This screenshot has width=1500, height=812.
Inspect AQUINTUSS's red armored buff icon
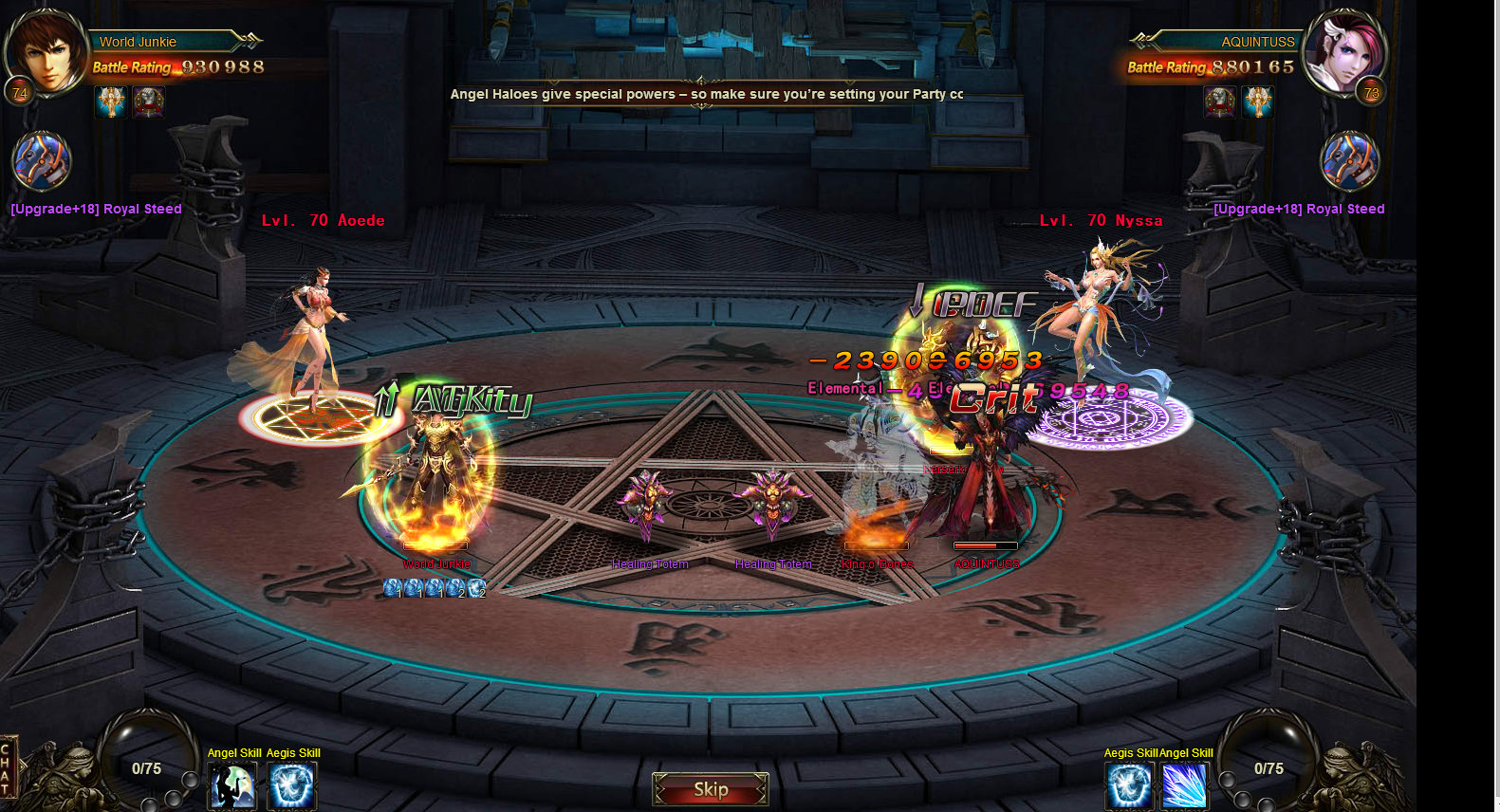[1220, 101]
